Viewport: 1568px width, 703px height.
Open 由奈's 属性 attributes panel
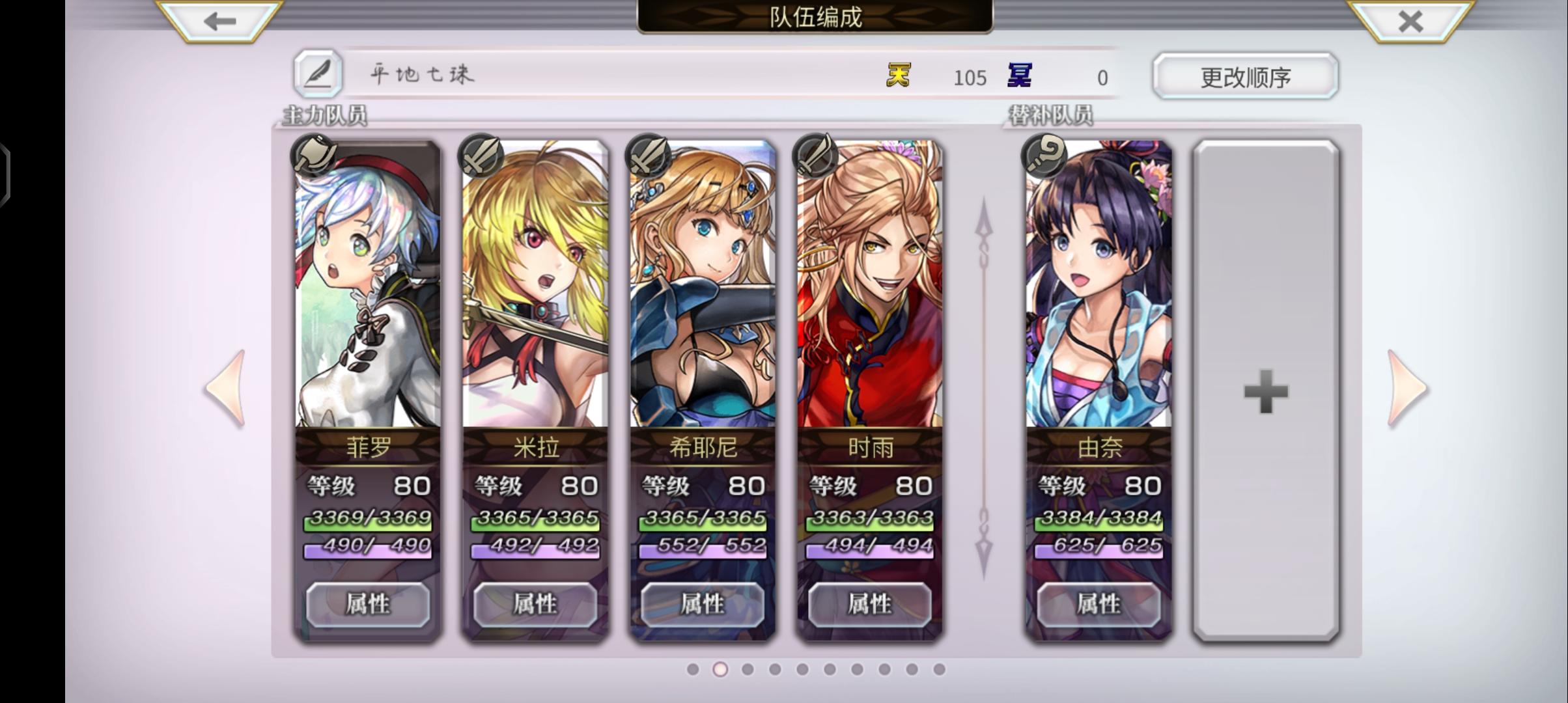point(1099,603)
